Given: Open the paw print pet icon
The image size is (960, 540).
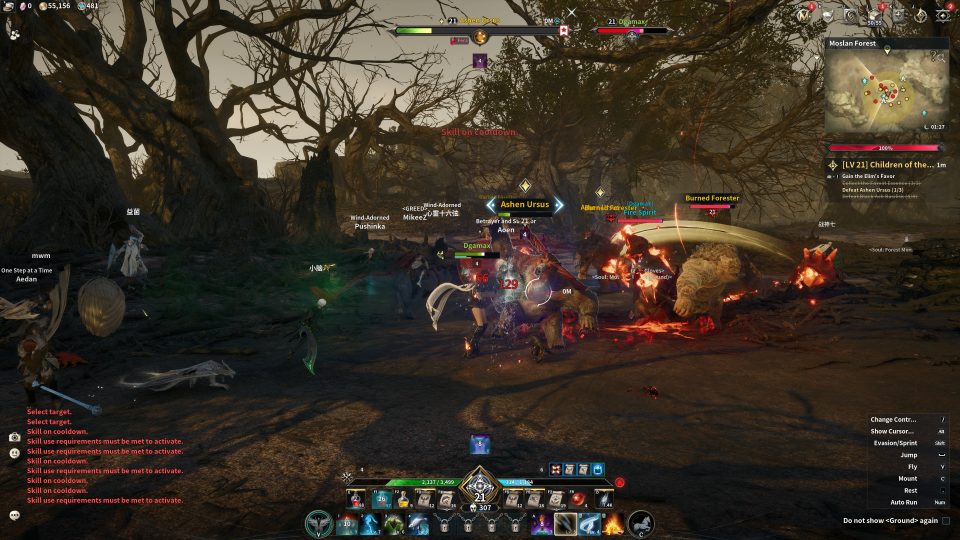Looking at the screenshot, I should click(x=15, y=33).
